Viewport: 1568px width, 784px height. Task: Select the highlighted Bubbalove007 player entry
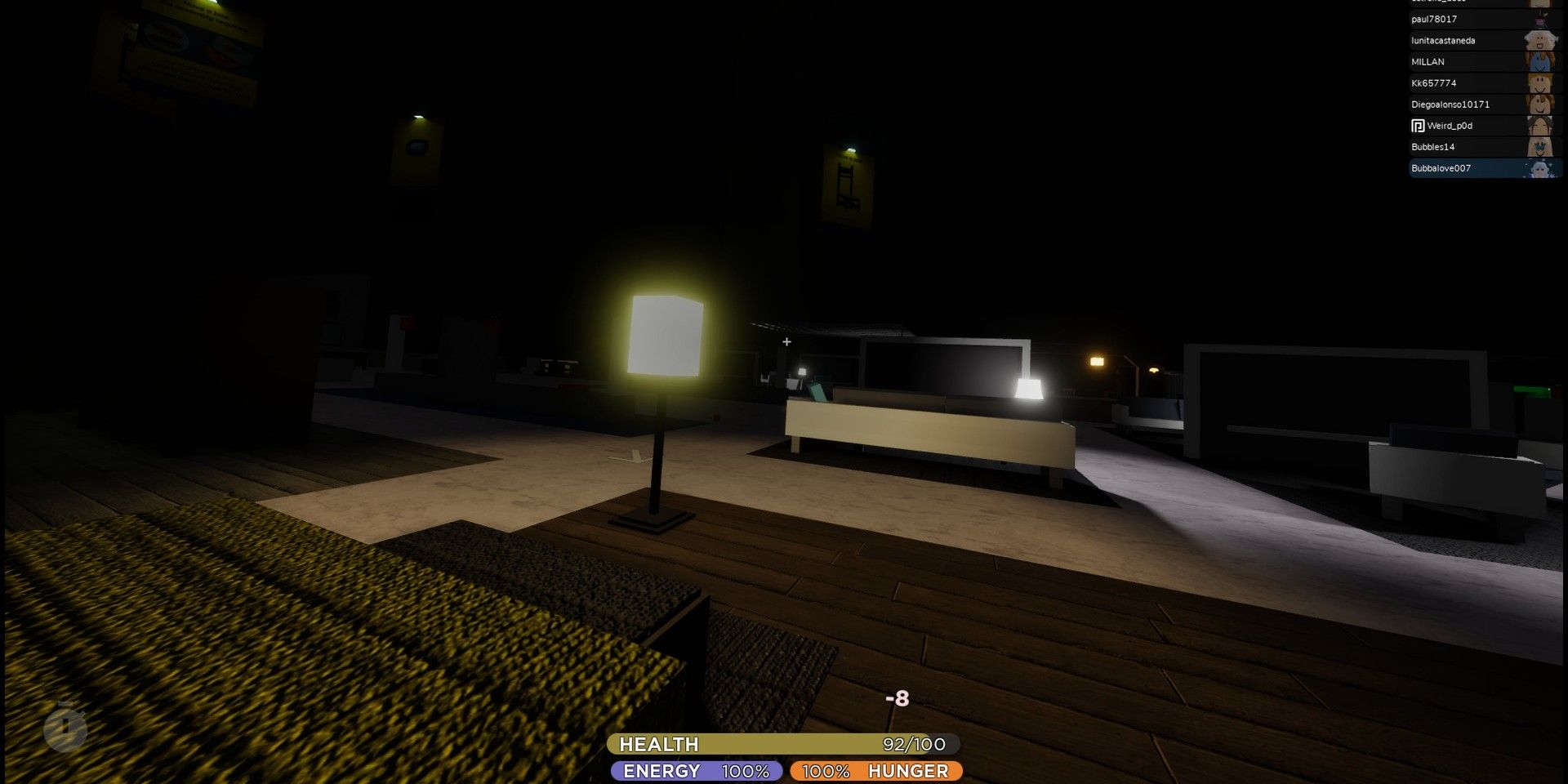1470,168
